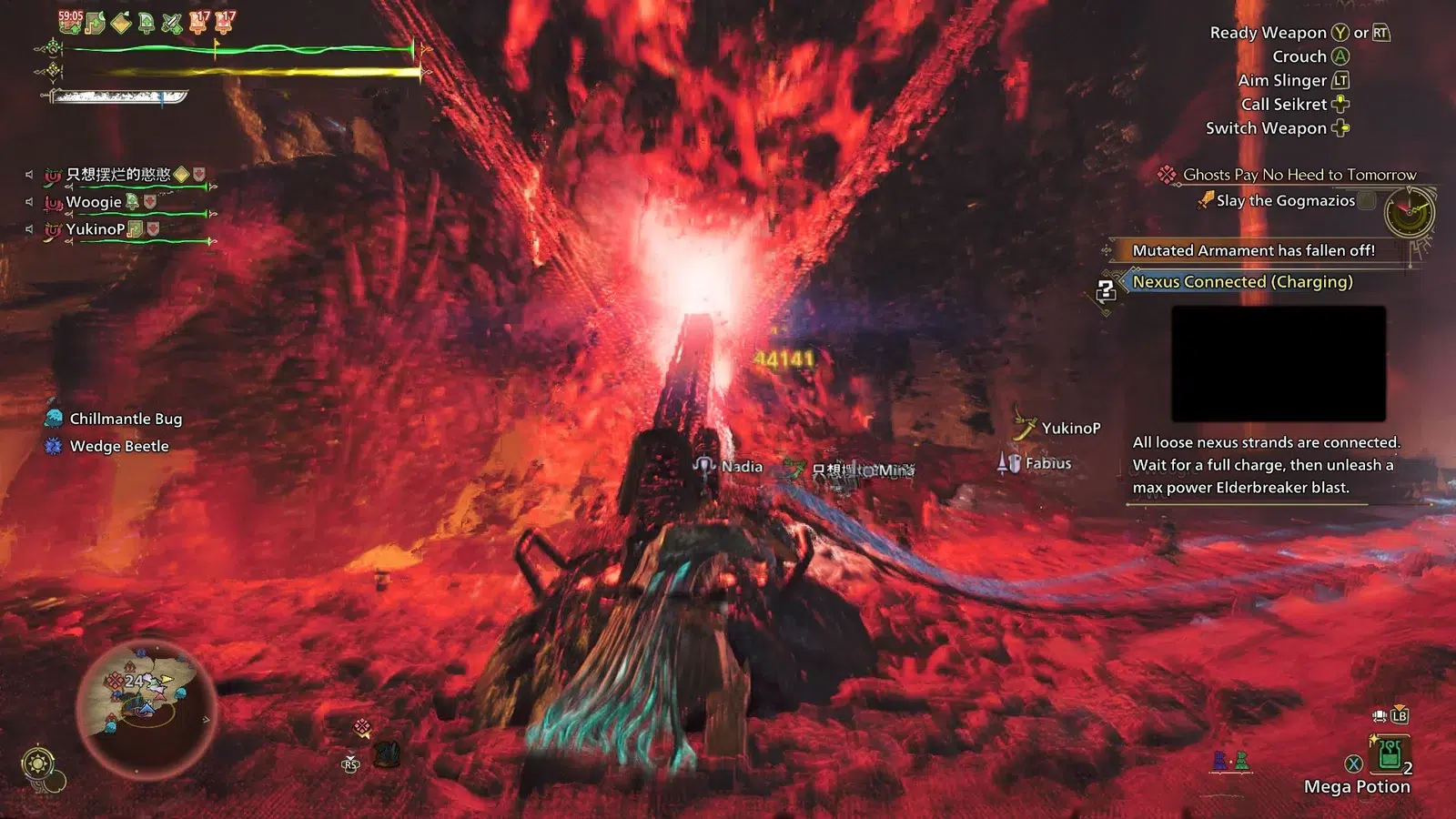Image resolution: width=1456 pixels, height=819 pixels.
Task: Open the circular minimap
Action: point(146,708)
